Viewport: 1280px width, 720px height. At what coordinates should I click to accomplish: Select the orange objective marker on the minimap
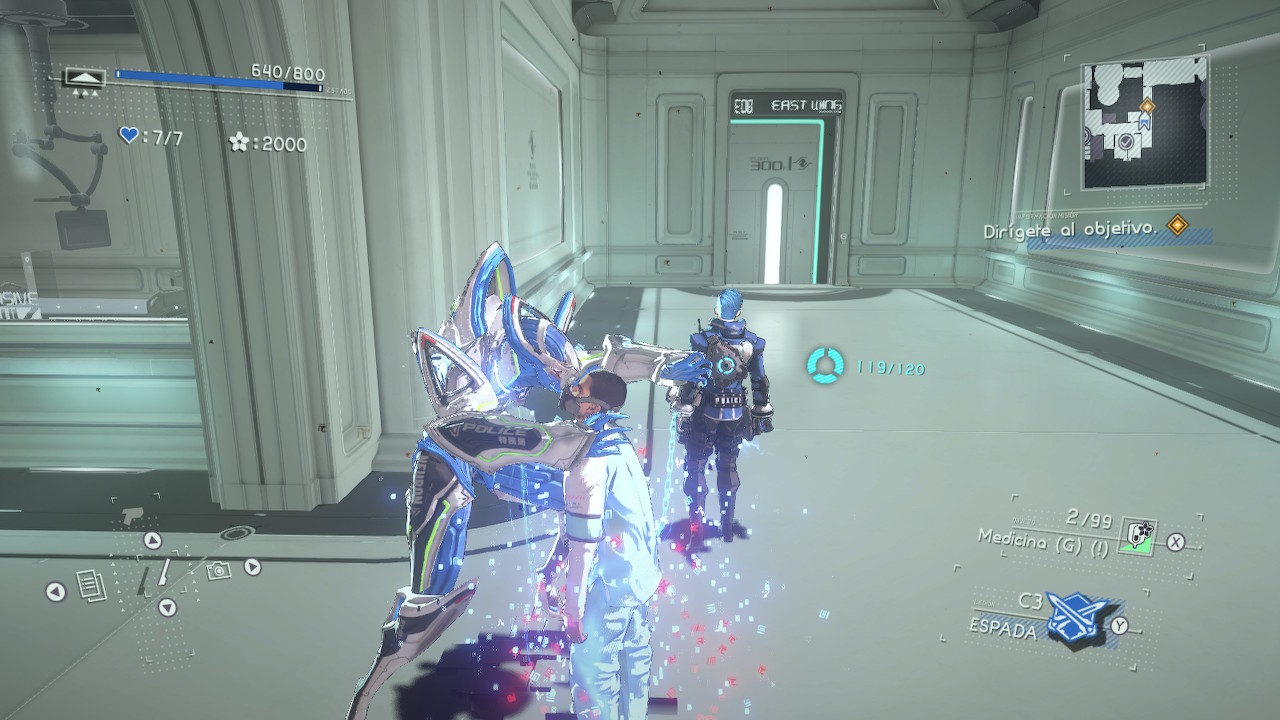pos(1147,105)
